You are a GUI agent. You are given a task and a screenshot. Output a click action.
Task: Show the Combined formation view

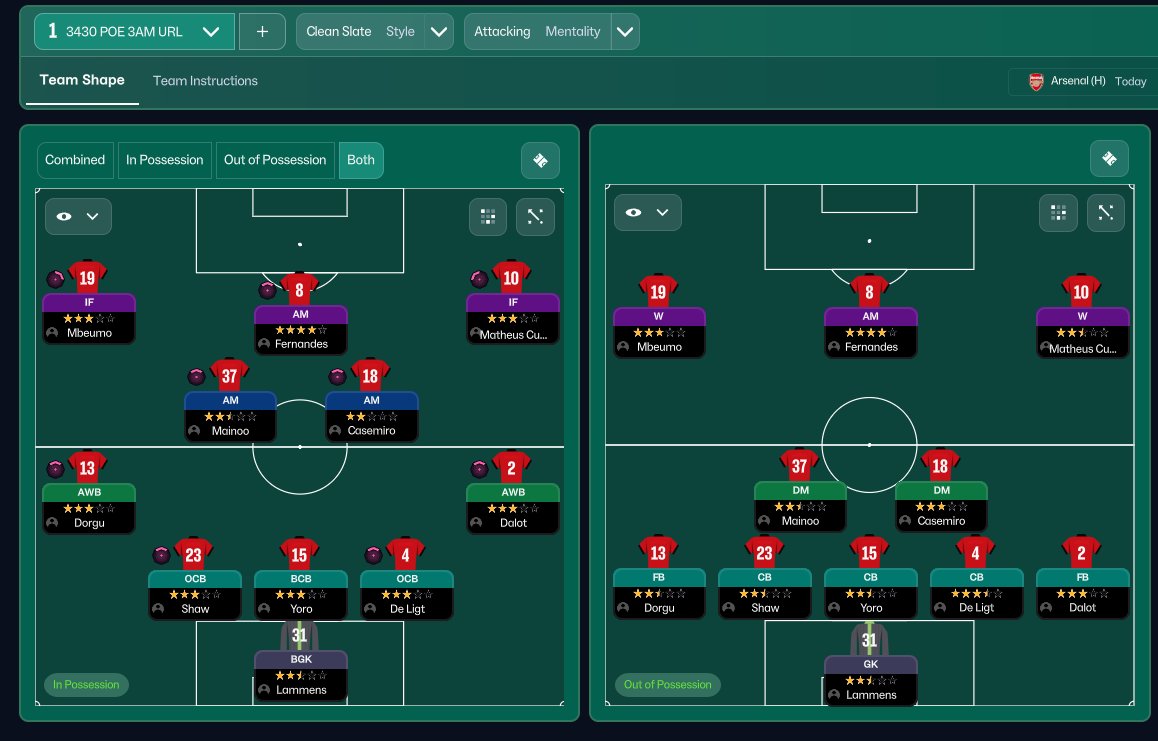pyautogui.click(x=75, y=160)
